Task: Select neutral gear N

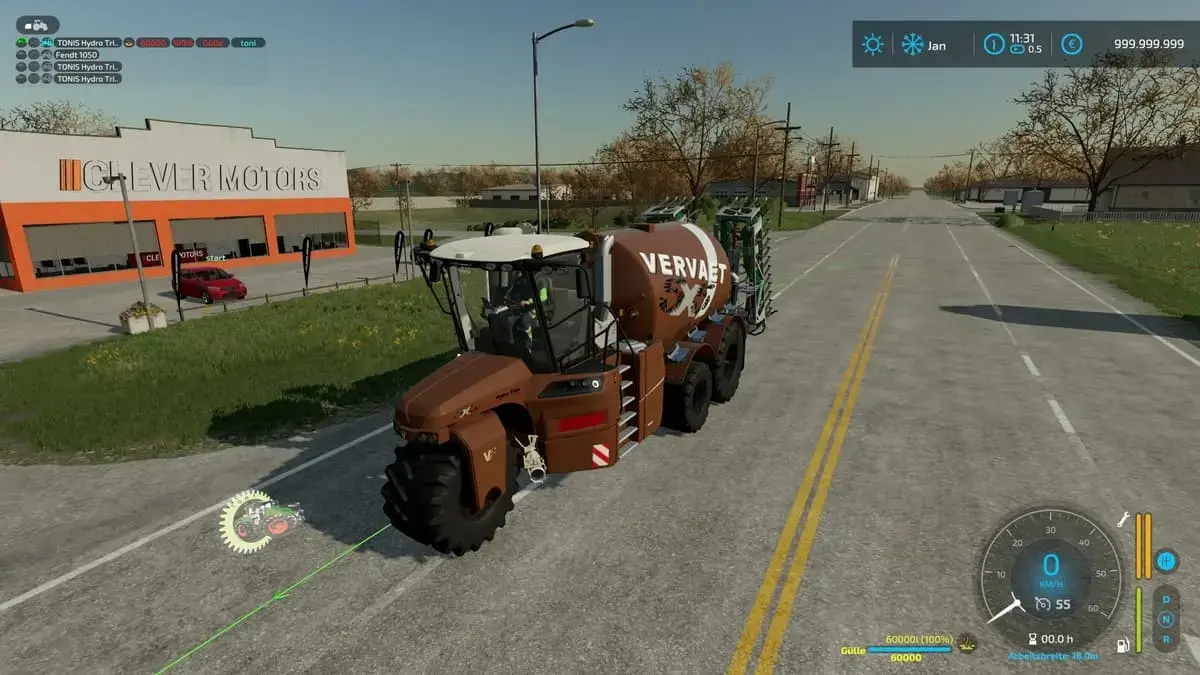Action: coord(1165,618)
